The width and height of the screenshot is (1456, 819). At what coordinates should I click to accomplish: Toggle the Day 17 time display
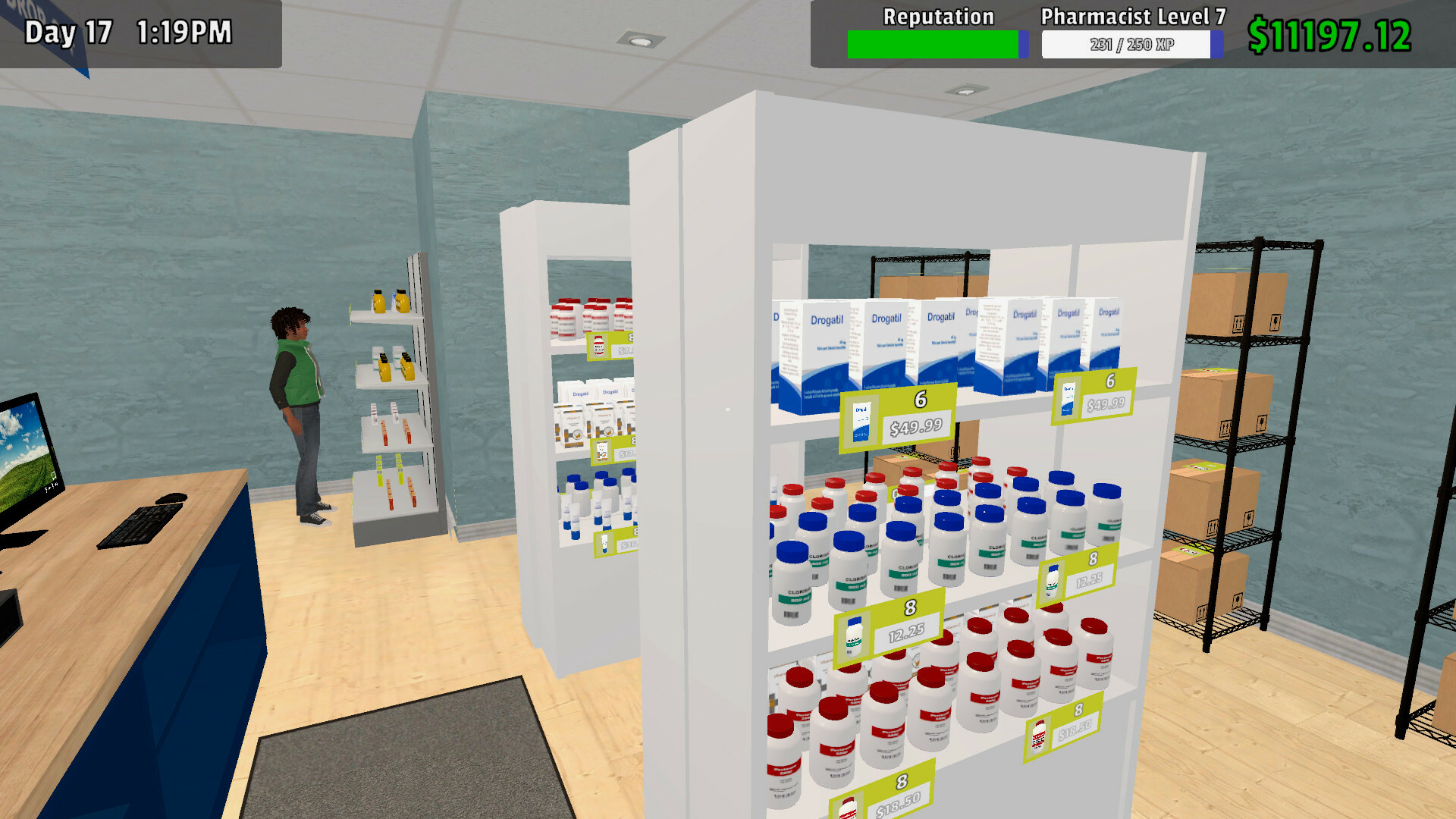[129, 32]
